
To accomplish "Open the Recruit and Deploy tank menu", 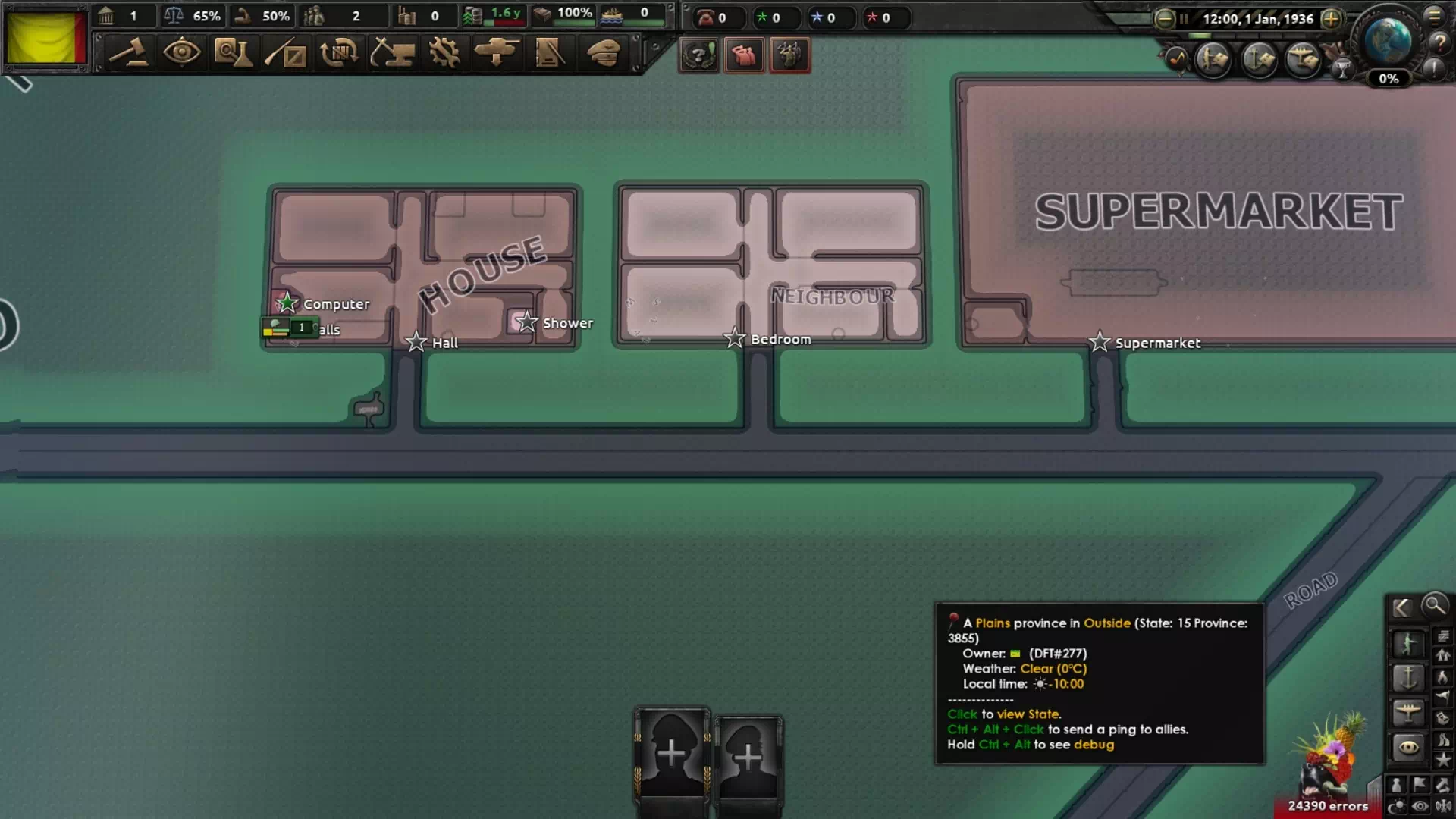I will tap(497, 53).
